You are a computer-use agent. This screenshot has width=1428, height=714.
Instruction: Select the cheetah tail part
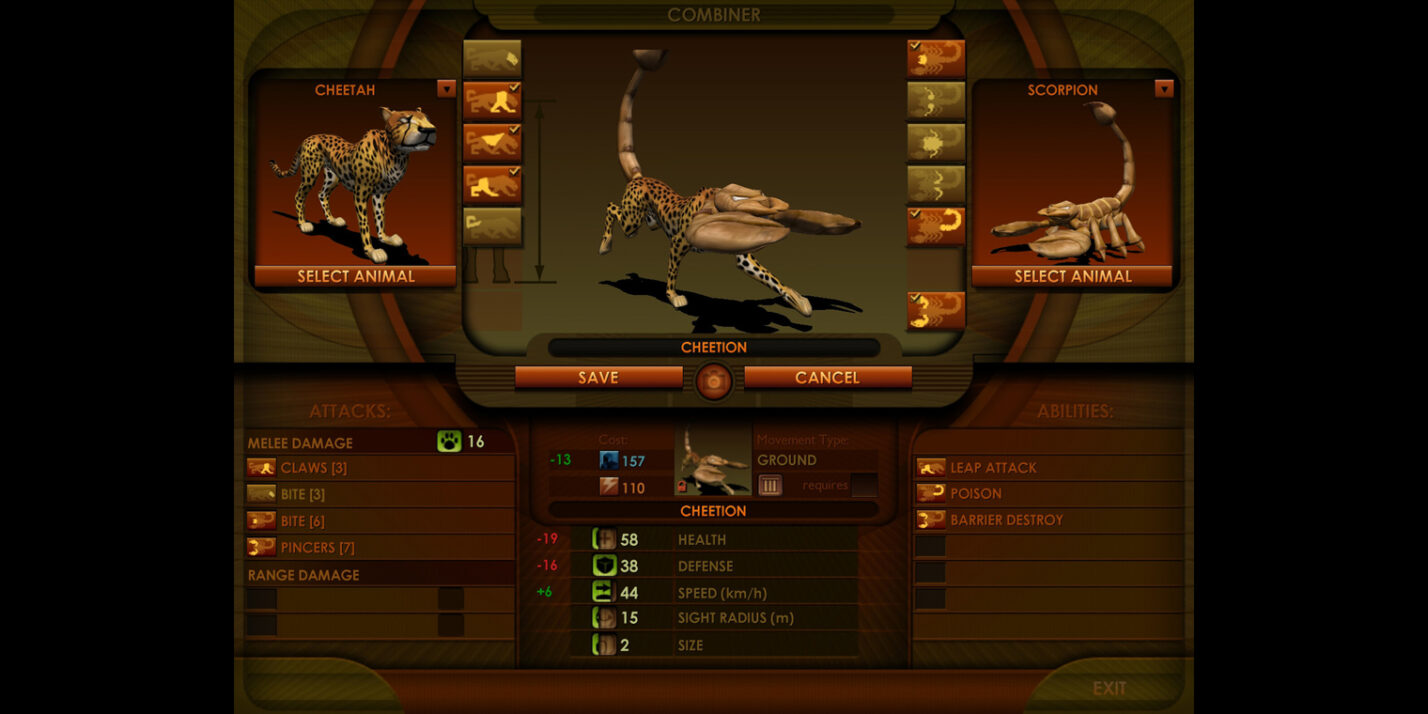pyautogui.click(x=492, y=226)
